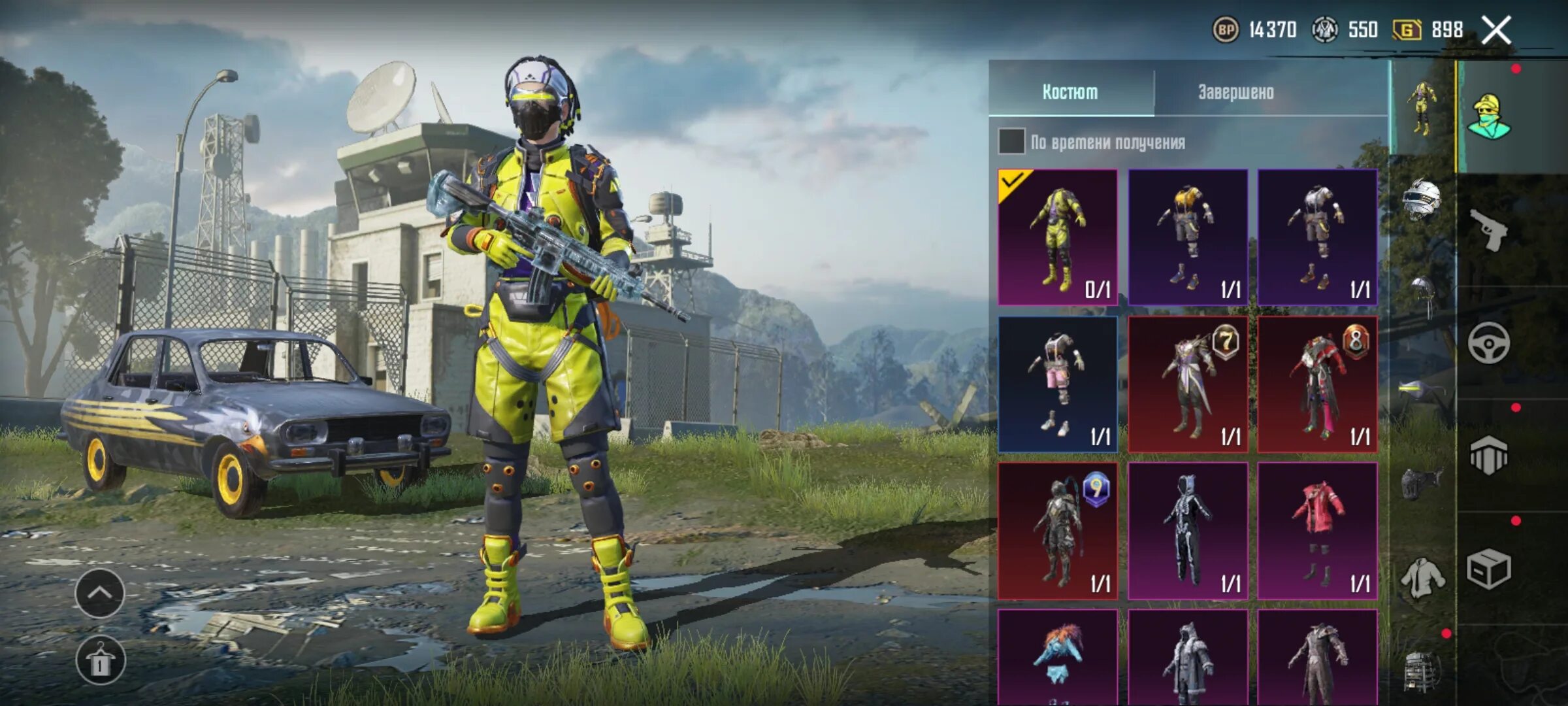Viewport: 1568px width, 706px height.
Task: Pick the outfit with level 9 badge
Action: (1057, 531)
